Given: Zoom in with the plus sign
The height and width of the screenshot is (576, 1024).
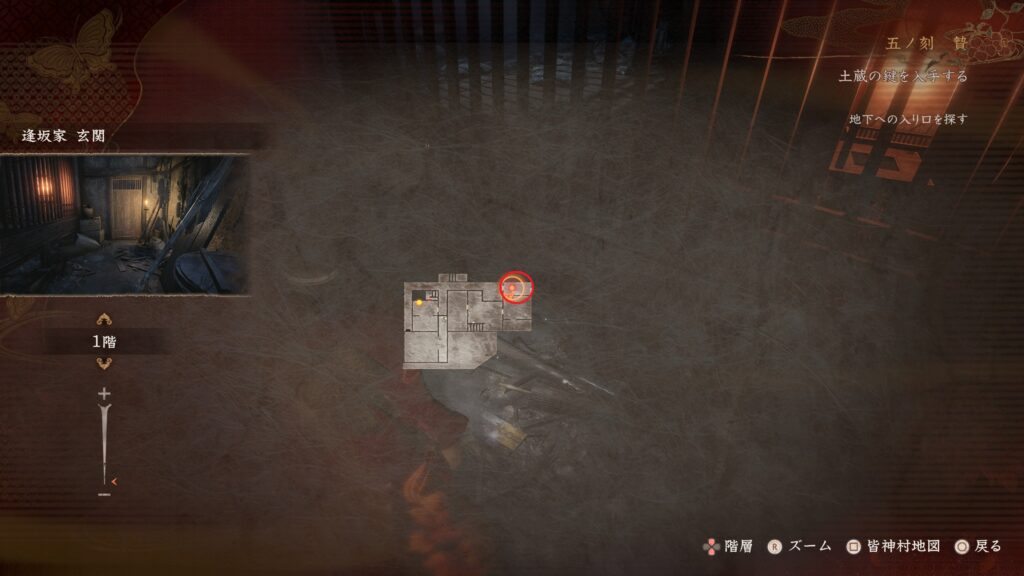Looking at the screenshot, I should pyautogui.click(x=104, y=394).
